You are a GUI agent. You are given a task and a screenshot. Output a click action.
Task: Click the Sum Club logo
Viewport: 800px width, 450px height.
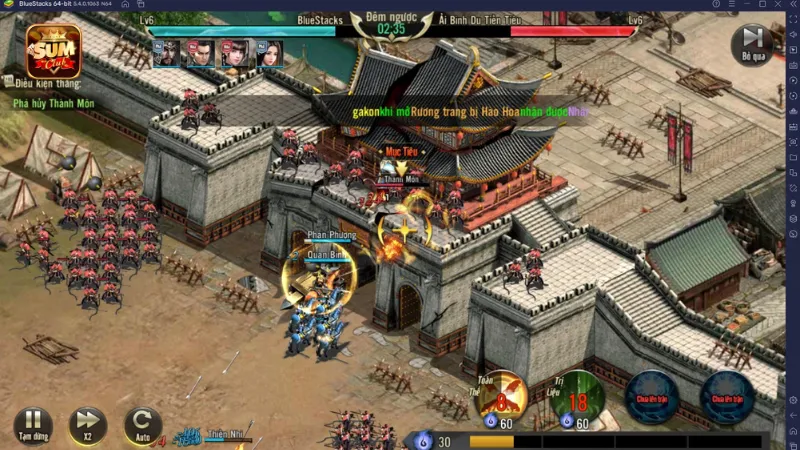(x=54, y=51)
